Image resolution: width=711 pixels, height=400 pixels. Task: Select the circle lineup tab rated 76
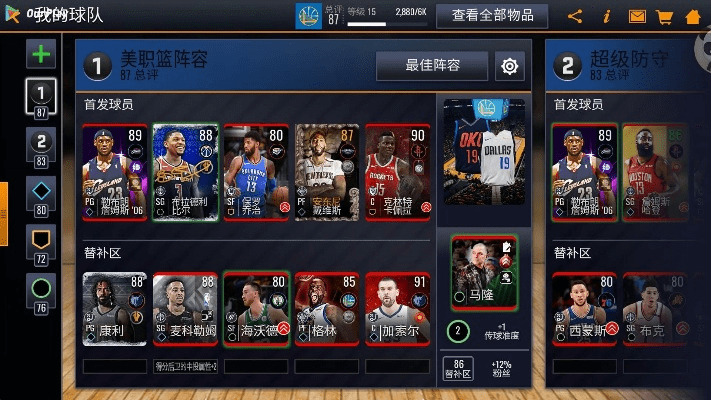point(41,293)
